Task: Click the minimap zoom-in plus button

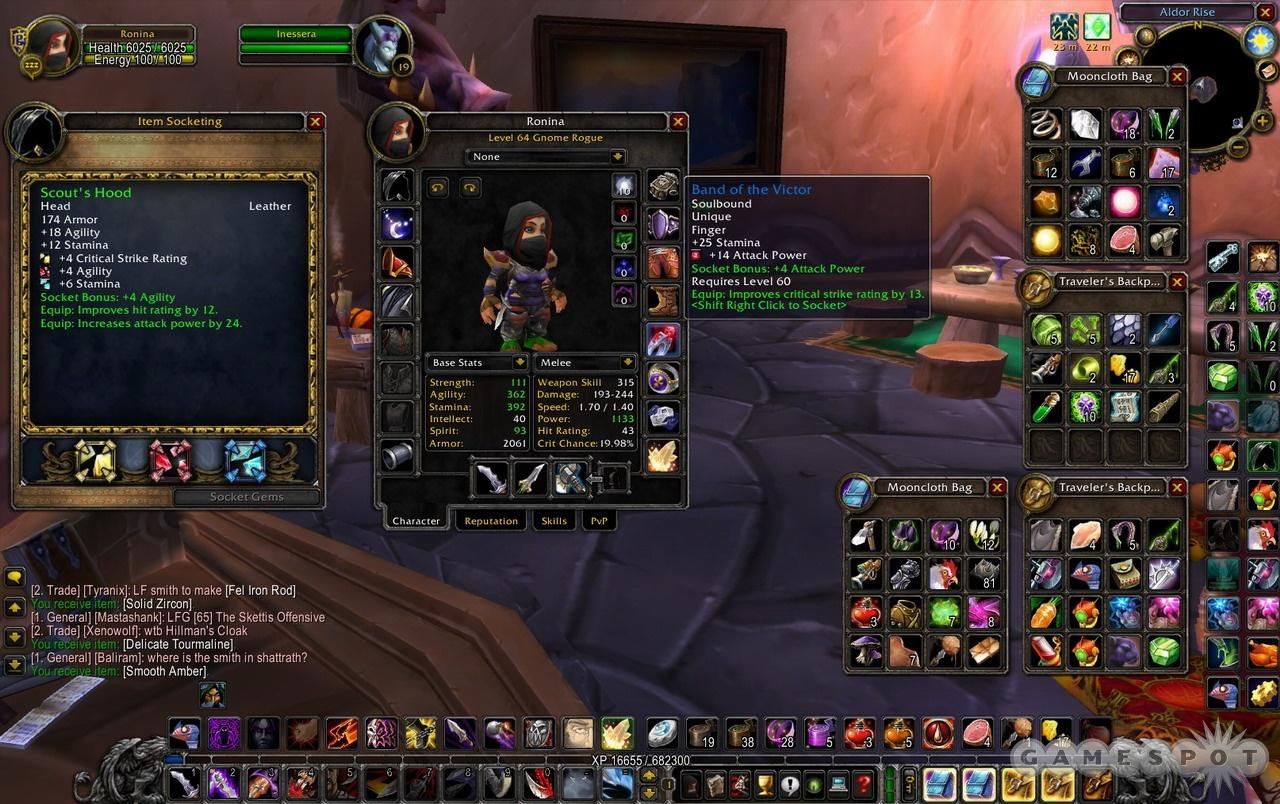Action: pos(1264,122)
